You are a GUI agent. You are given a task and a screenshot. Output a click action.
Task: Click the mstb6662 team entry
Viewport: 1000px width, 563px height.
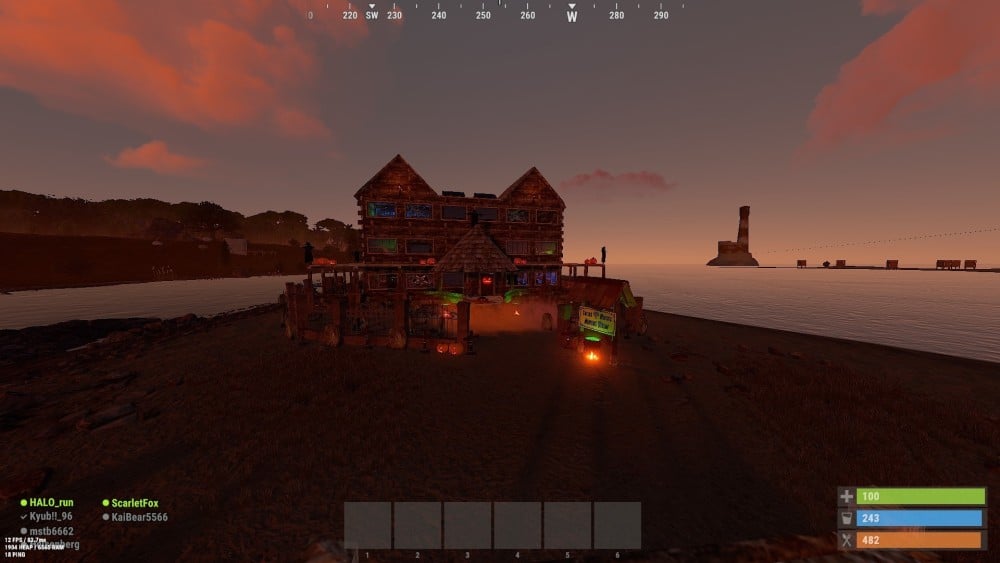pos(52,531)
